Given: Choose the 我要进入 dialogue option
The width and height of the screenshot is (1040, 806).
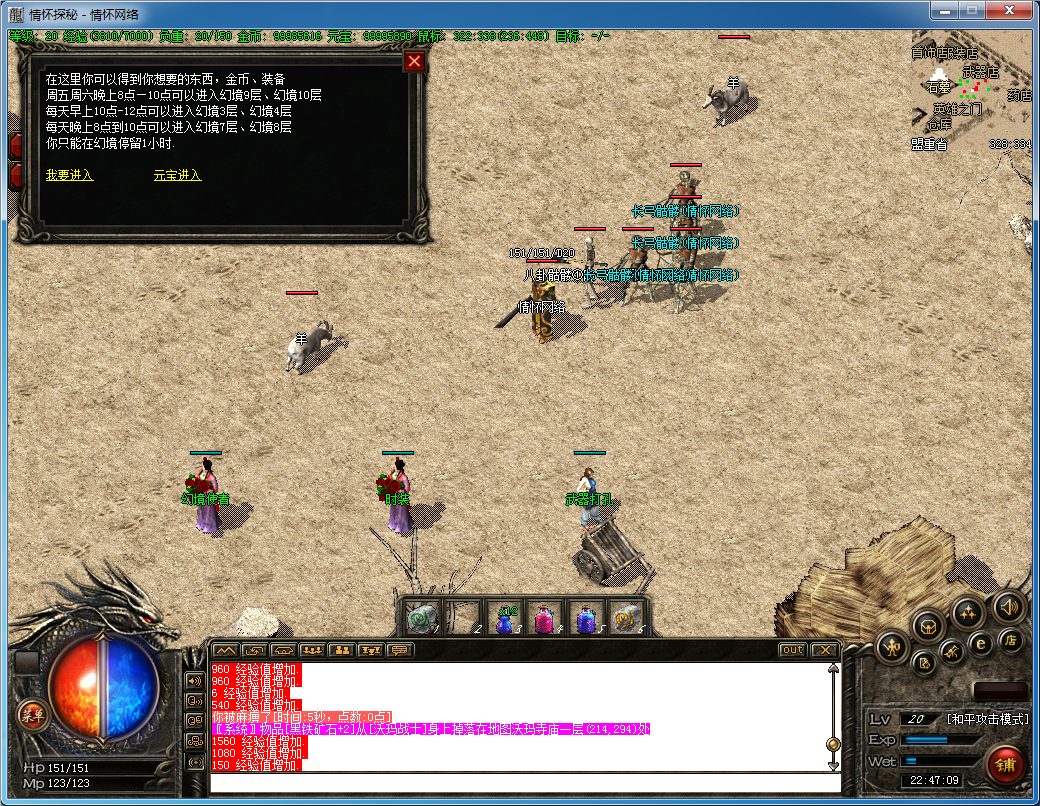Looking at the screenshot, I should (69, 175).
